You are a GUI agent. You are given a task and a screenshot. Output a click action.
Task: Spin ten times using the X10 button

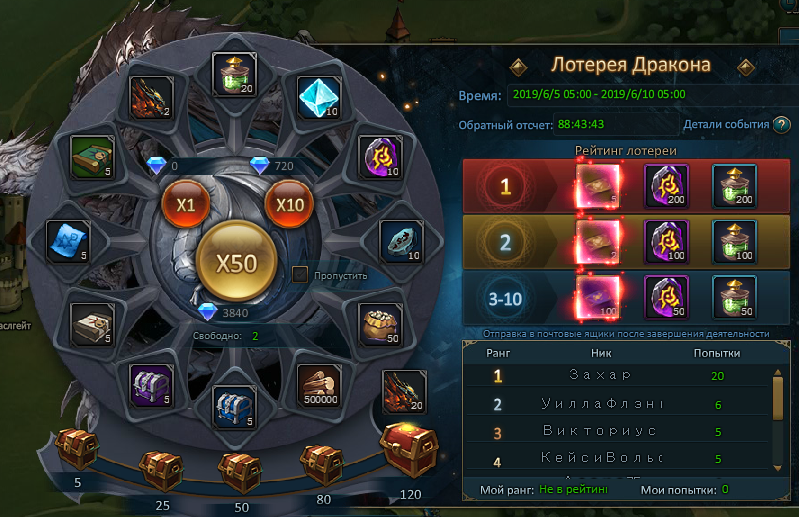289,204
